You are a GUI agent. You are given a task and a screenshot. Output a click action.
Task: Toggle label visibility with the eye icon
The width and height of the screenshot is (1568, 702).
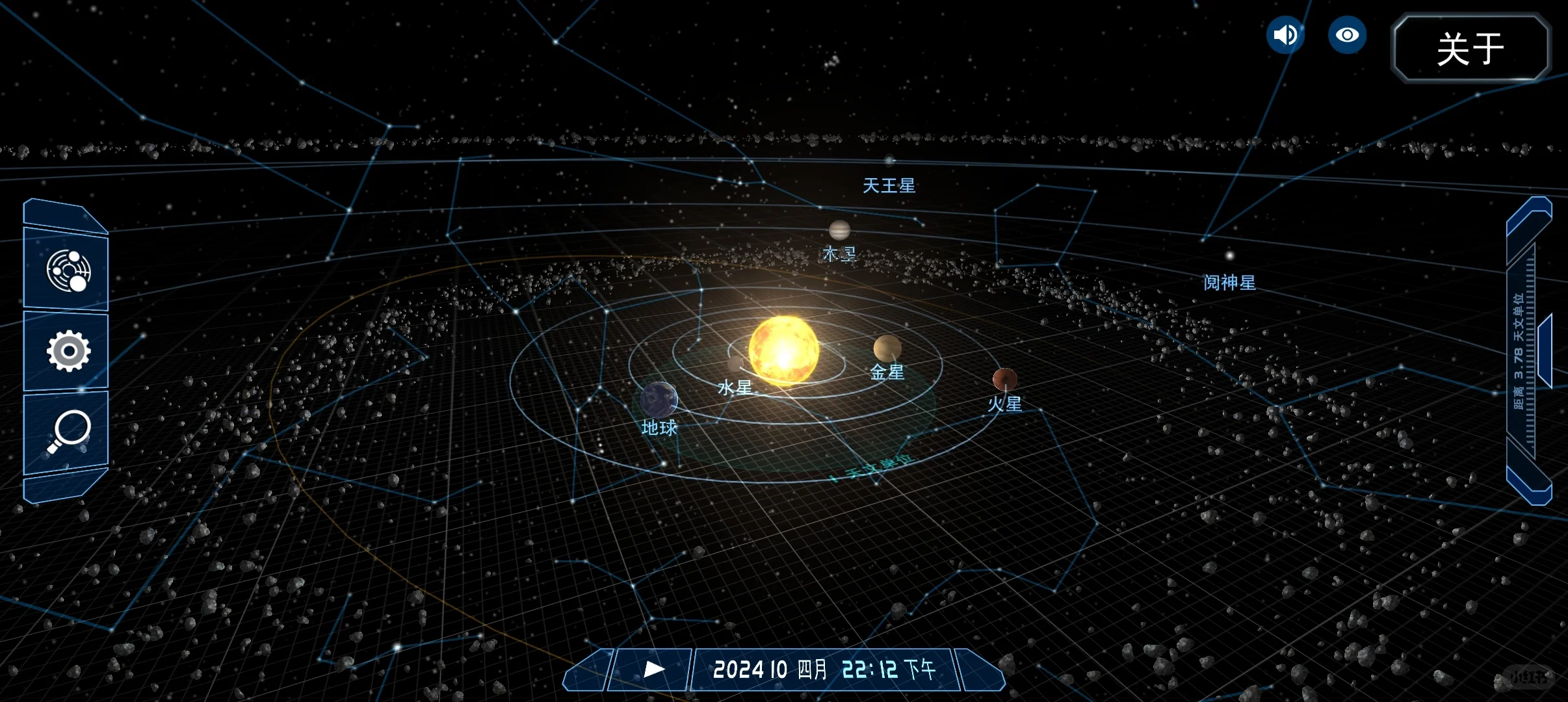coord(1347,34)
